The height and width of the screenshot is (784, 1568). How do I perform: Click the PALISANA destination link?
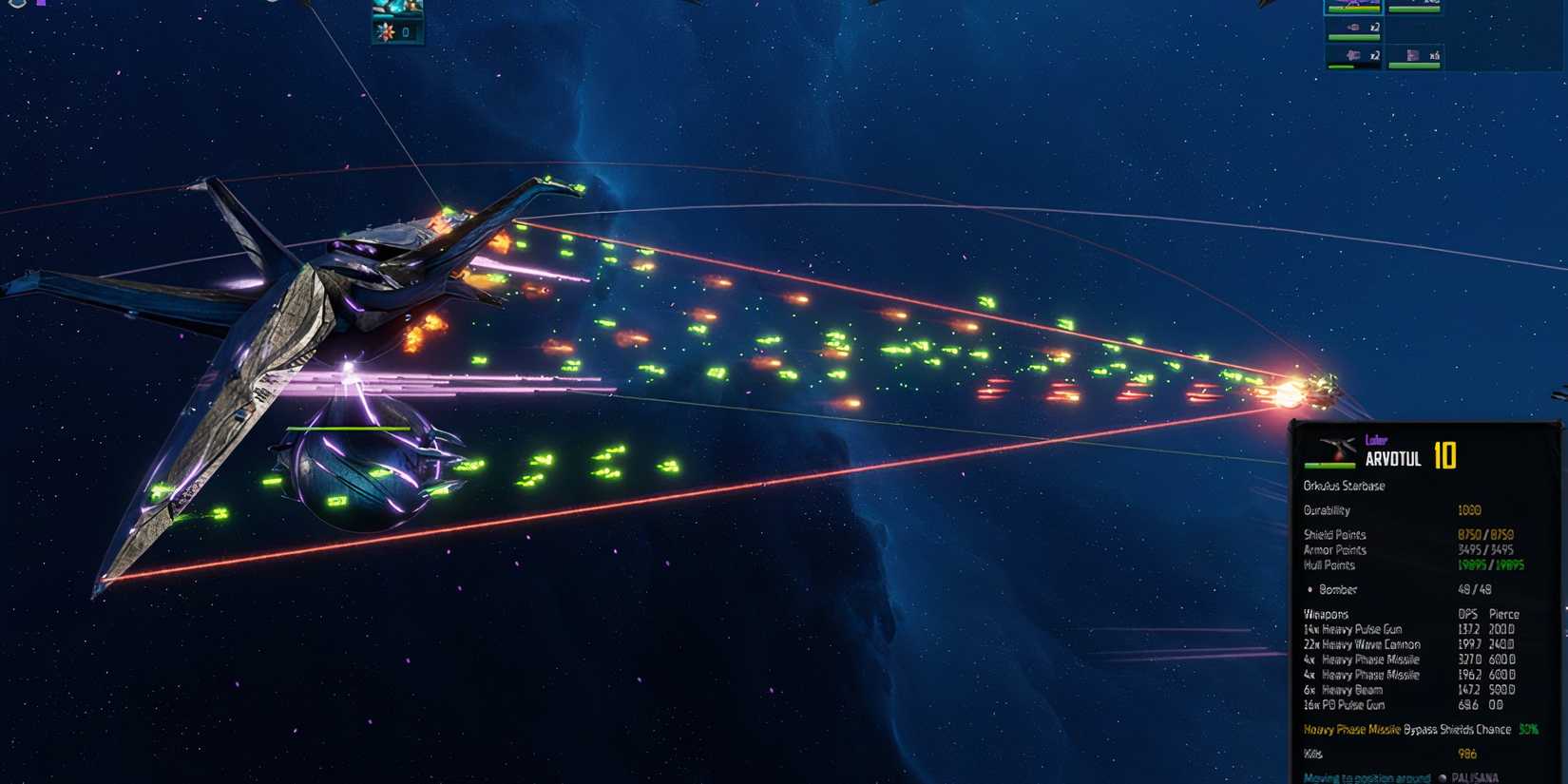1477,775
